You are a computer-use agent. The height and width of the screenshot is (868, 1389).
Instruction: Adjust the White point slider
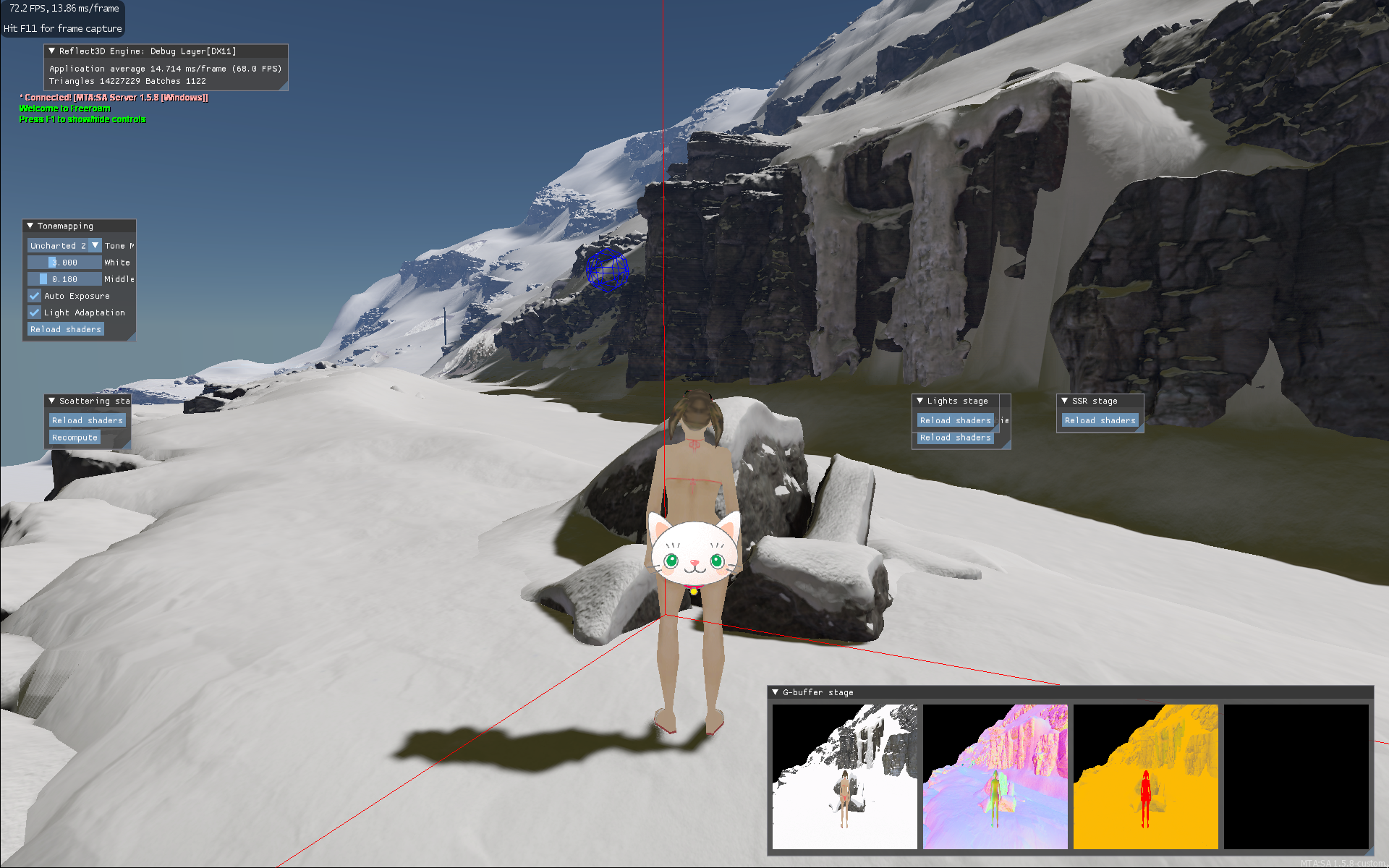(x=64, y=263)
